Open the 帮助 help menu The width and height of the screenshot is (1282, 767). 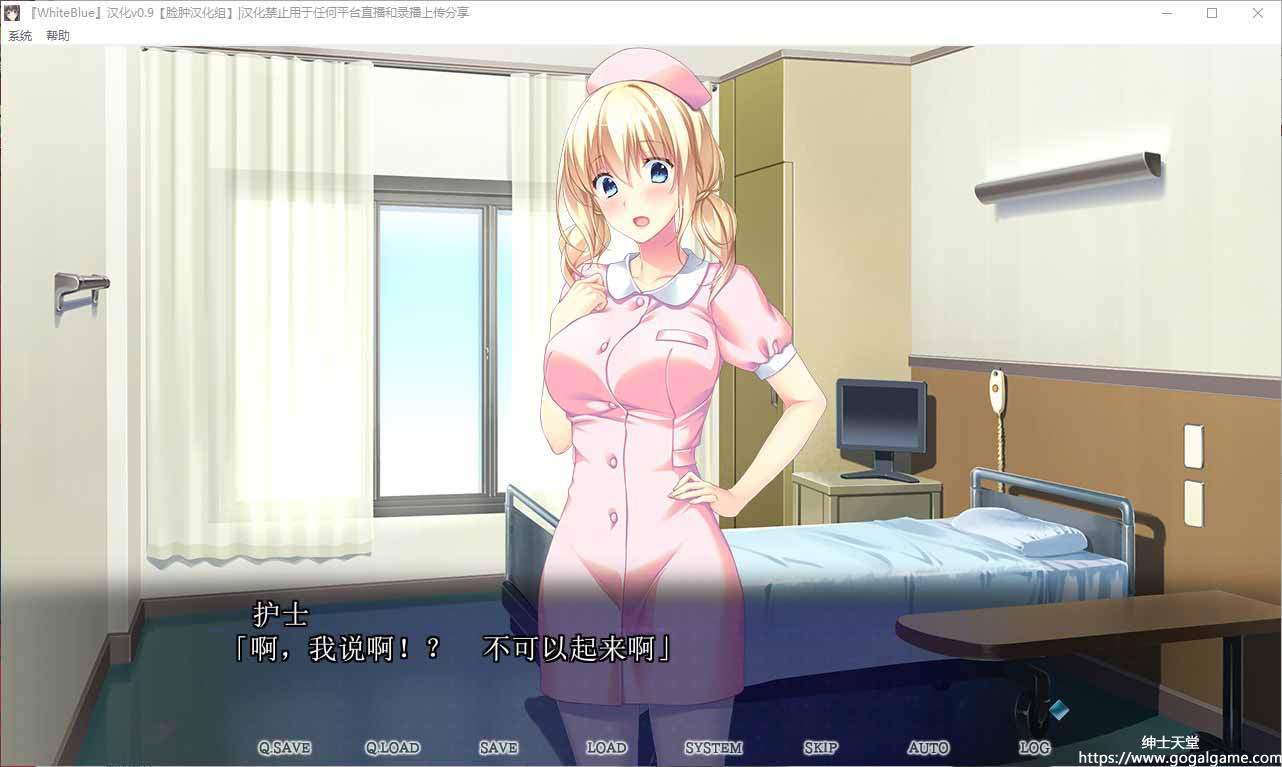click(x=58, y=36)
